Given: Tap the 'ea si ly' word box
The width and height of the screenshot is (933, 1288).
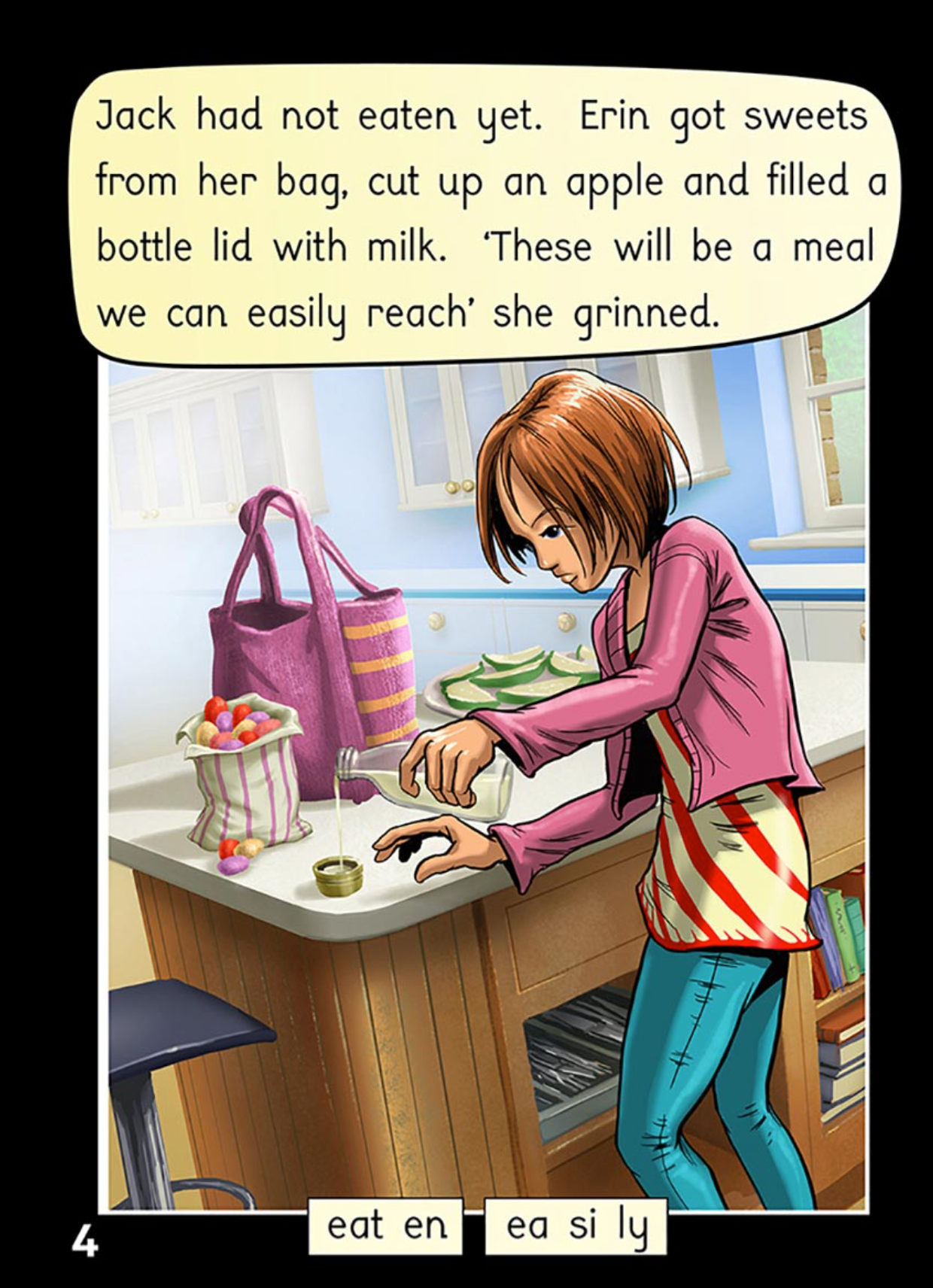Looking at the screenshot, I should pos(576,1226).
